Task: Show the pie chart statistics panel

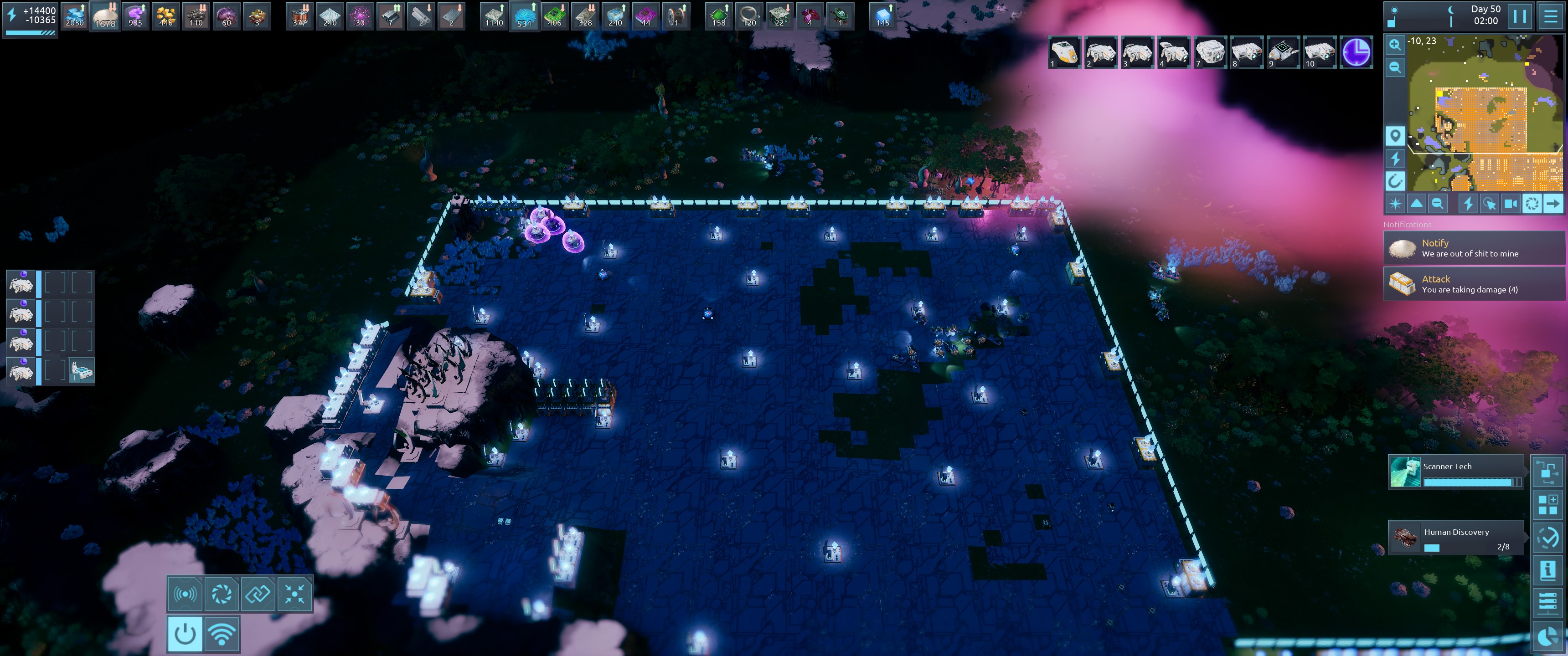Action: click(1547, 636)
